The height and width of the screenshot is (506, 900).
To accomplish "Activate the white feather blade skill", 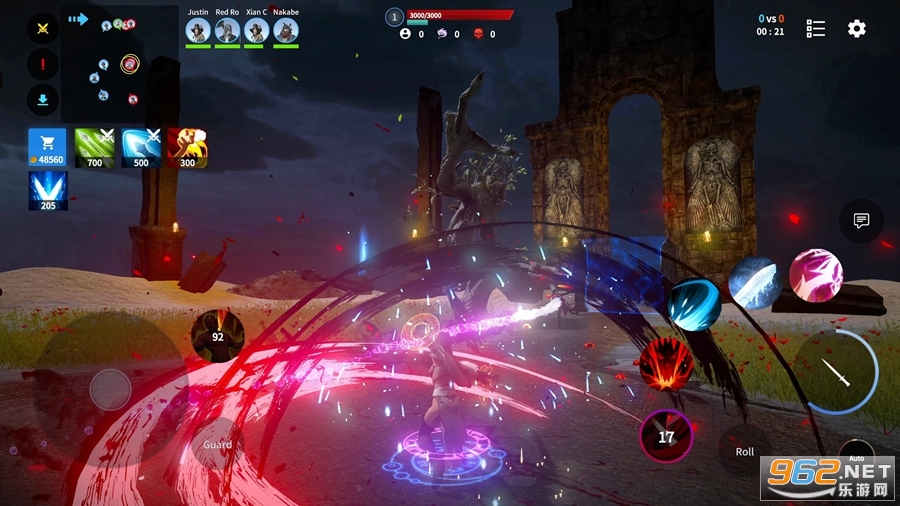I will [x=755, y=282].
